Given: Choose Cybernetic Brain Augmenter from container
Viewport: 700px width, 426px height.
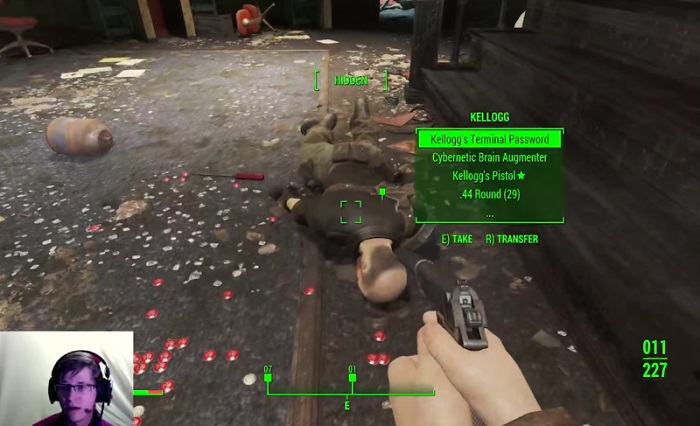Looking at the screenshot, I should pyautogui.click(x=489, y=158).
